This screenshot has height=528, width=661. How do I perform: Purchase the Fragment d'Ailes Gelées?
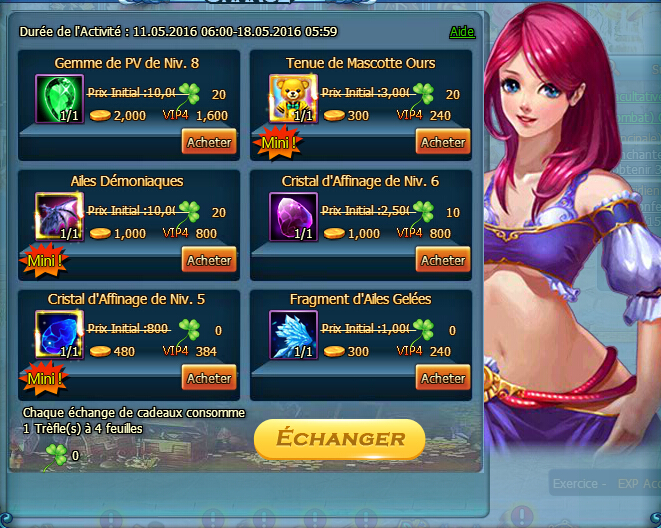443,378
